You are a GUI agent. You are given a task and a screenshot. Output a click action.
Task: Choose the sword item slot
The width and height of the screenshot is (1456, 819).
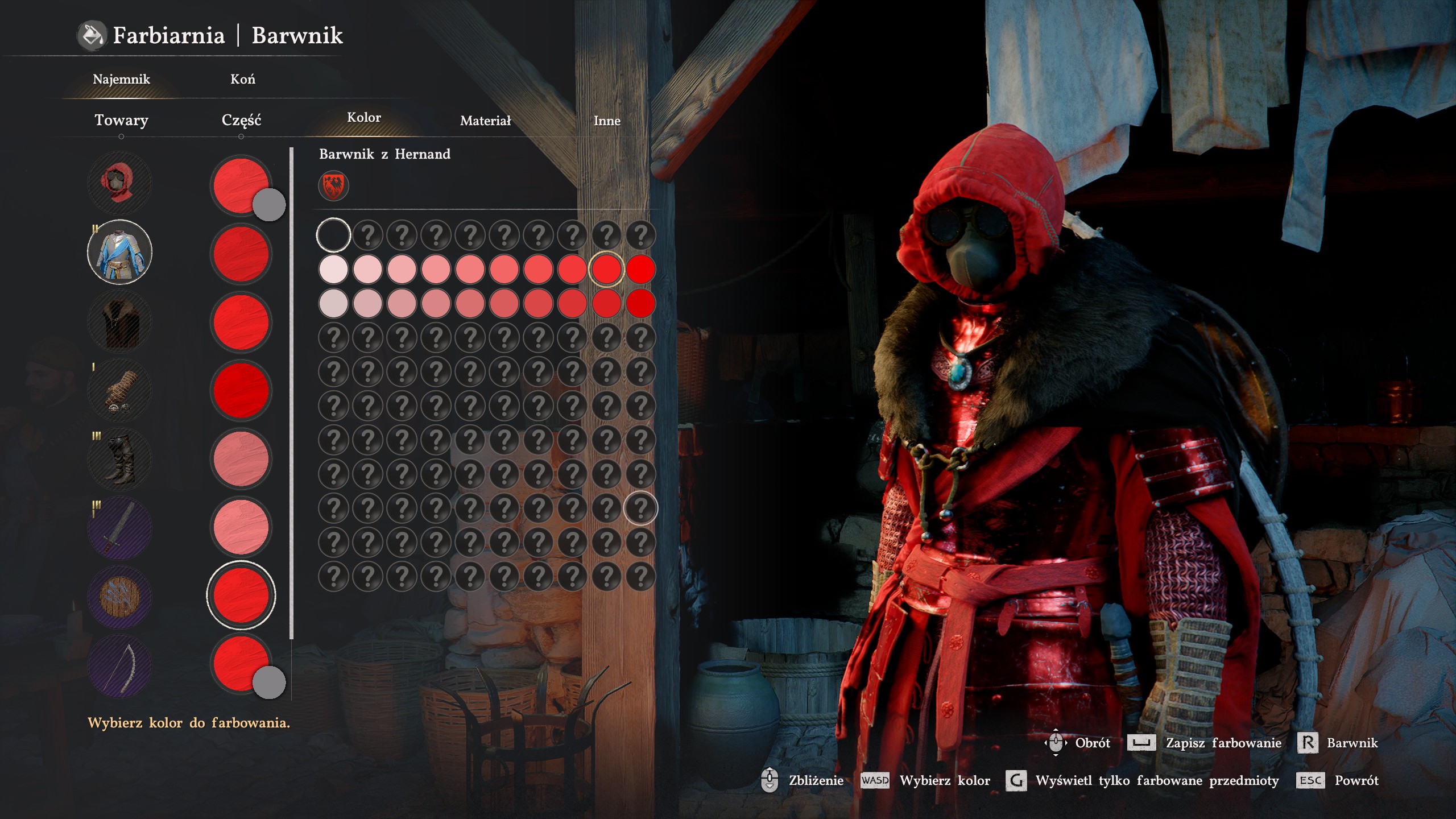[119, 528]
